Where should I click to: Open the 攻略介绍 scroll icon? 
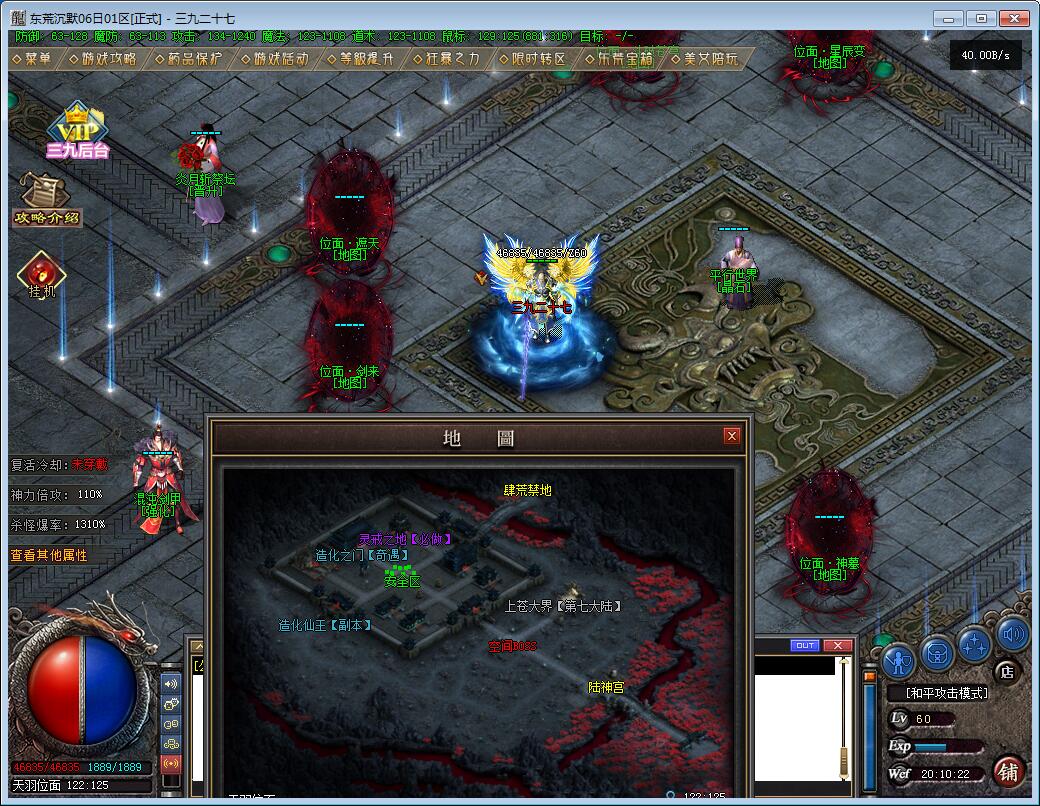click(x=46, y=199)
